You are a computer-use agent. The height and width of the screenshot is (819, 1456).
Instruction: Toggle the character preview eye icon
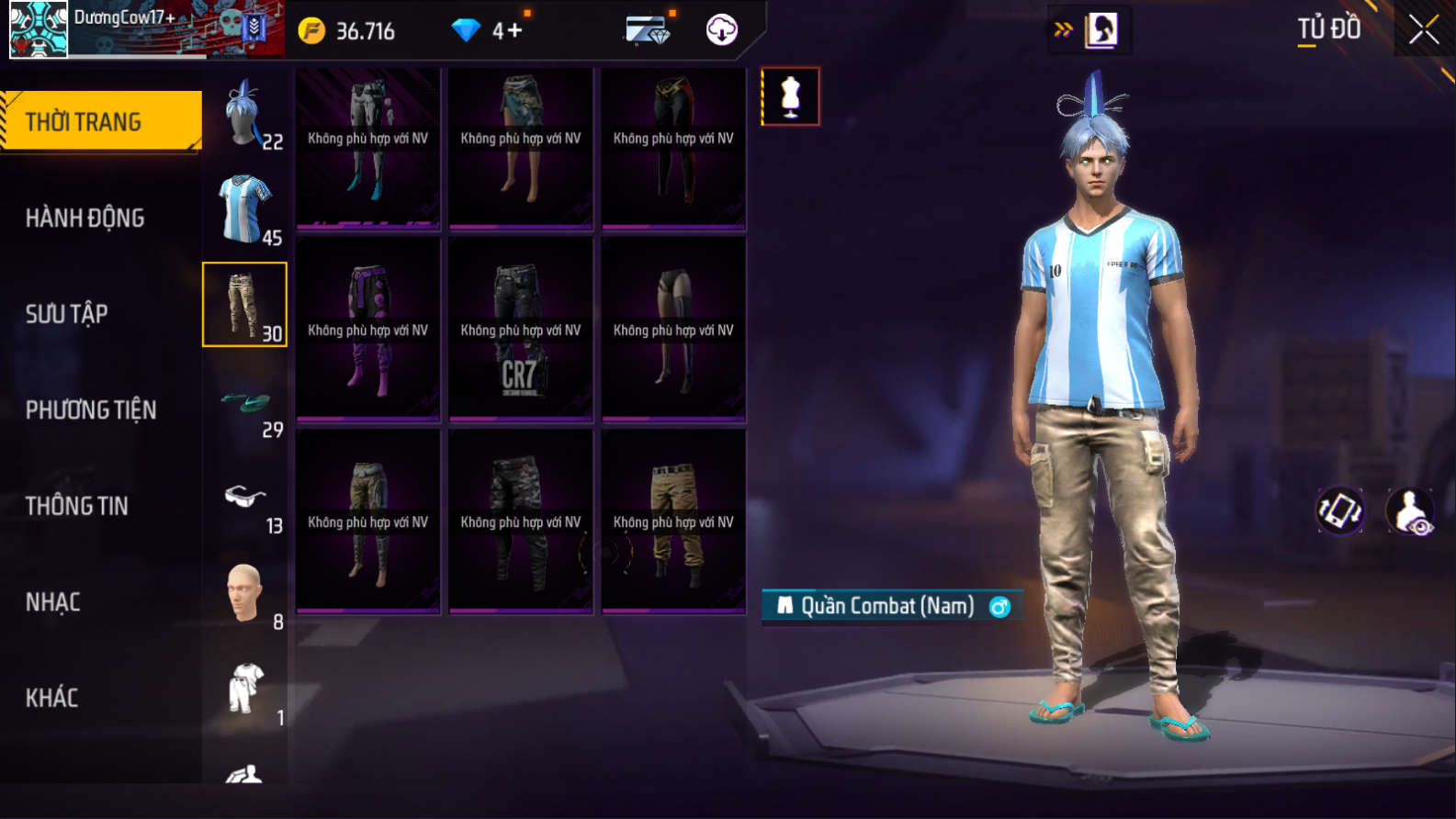click(1410, 510)
